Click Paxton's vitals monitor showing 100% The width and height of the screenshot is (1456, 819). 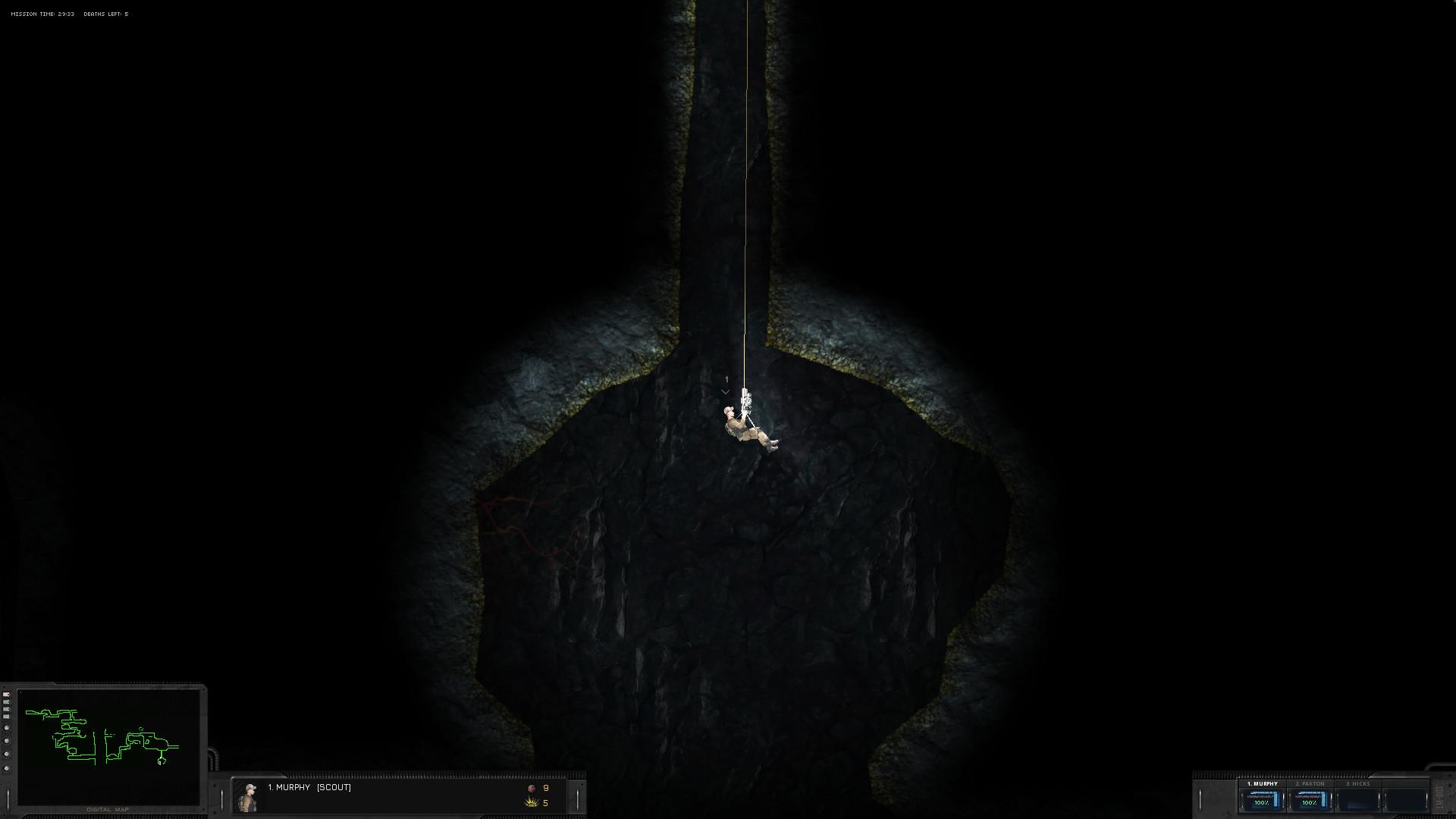click(1310, 801)
